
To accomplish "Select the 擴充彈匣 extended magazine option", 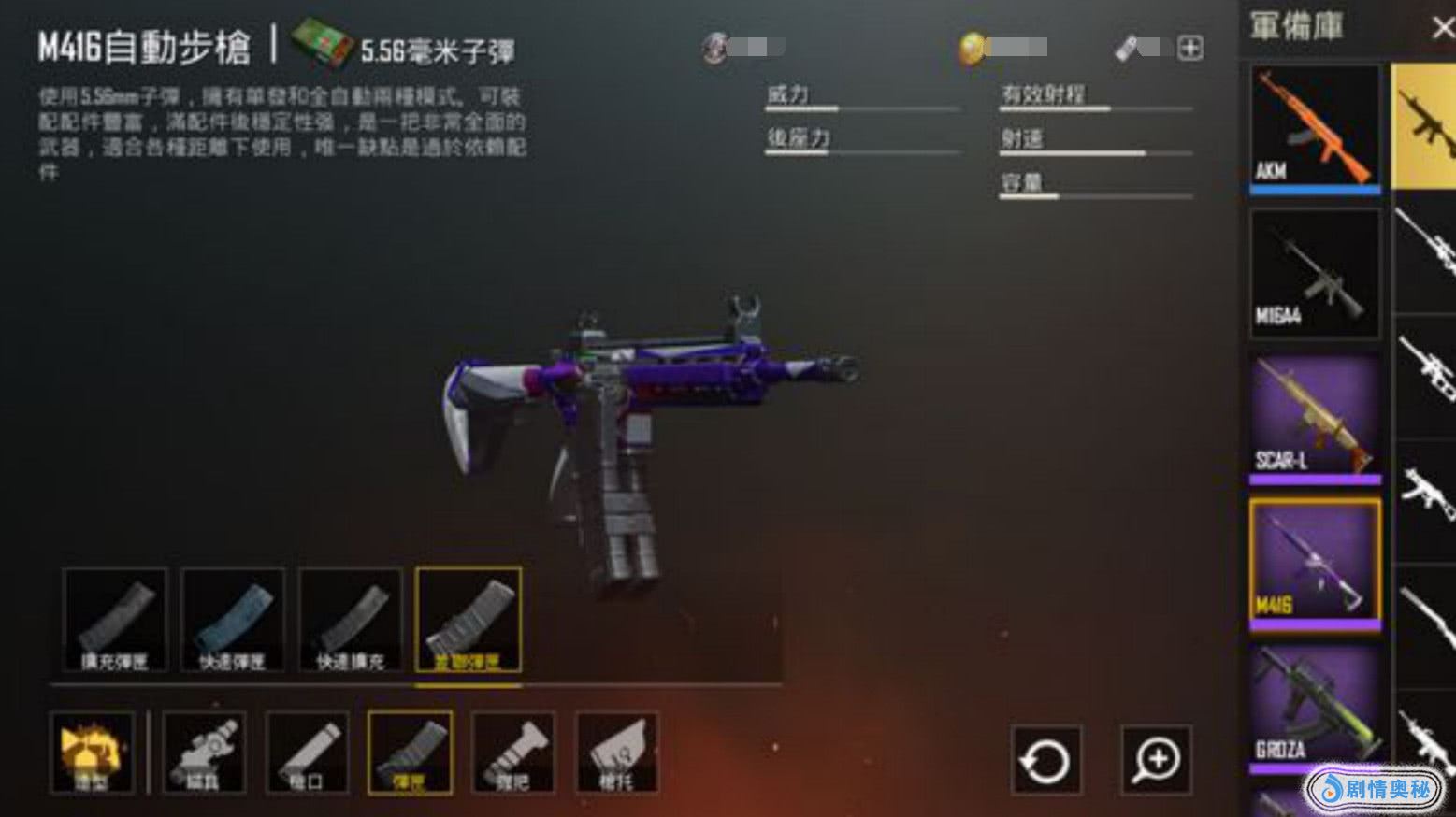I will [115, 619].
